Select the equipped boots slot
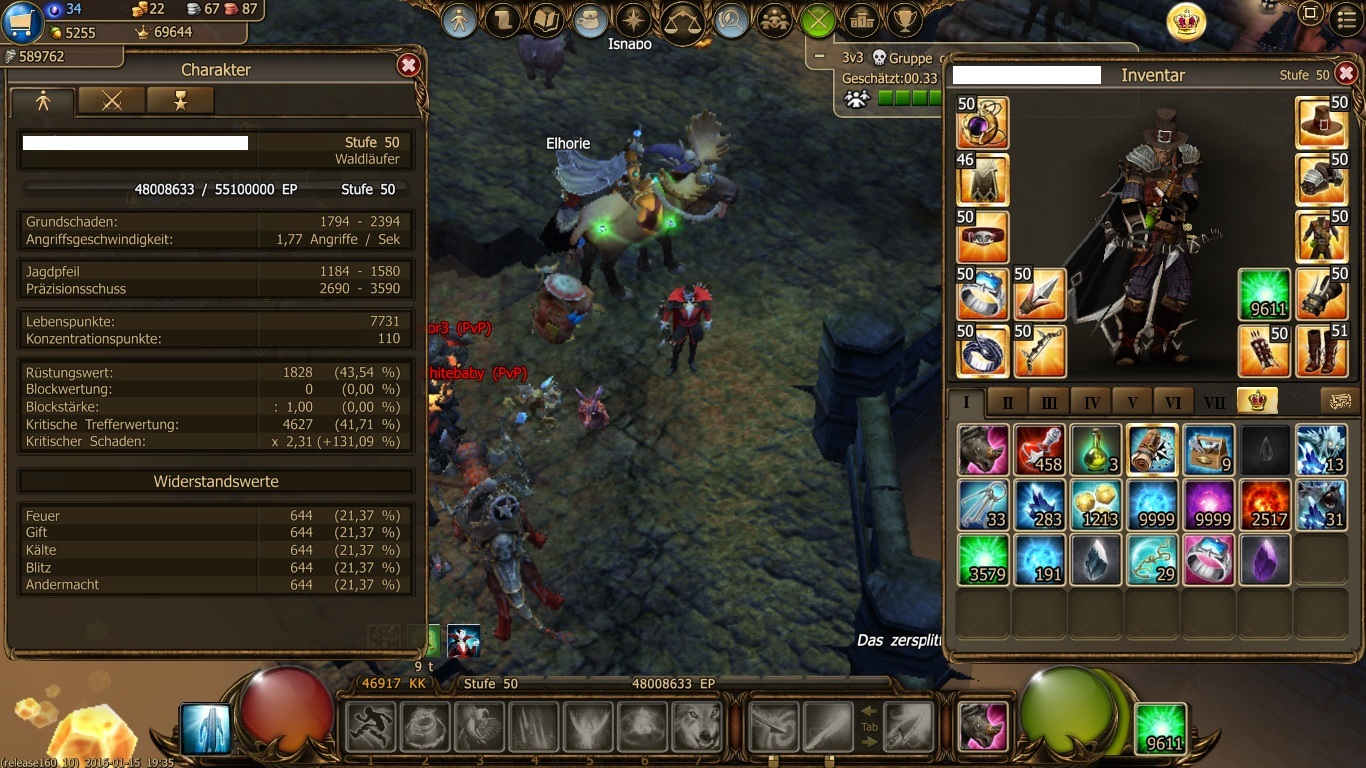1366x768 pixels. click(1322, 351)
